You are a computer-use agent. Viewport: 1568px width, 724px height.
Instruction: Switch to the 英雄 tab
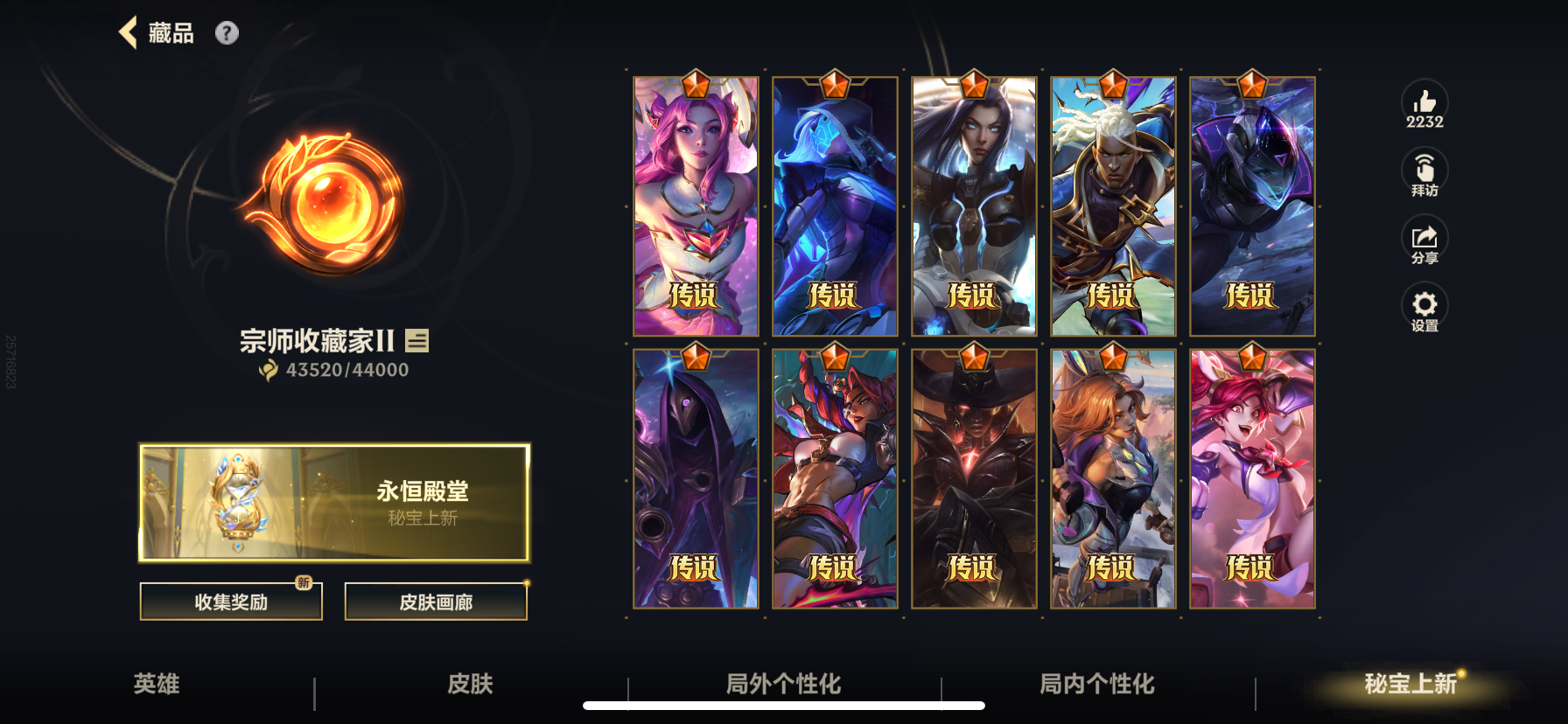point(160,686)
